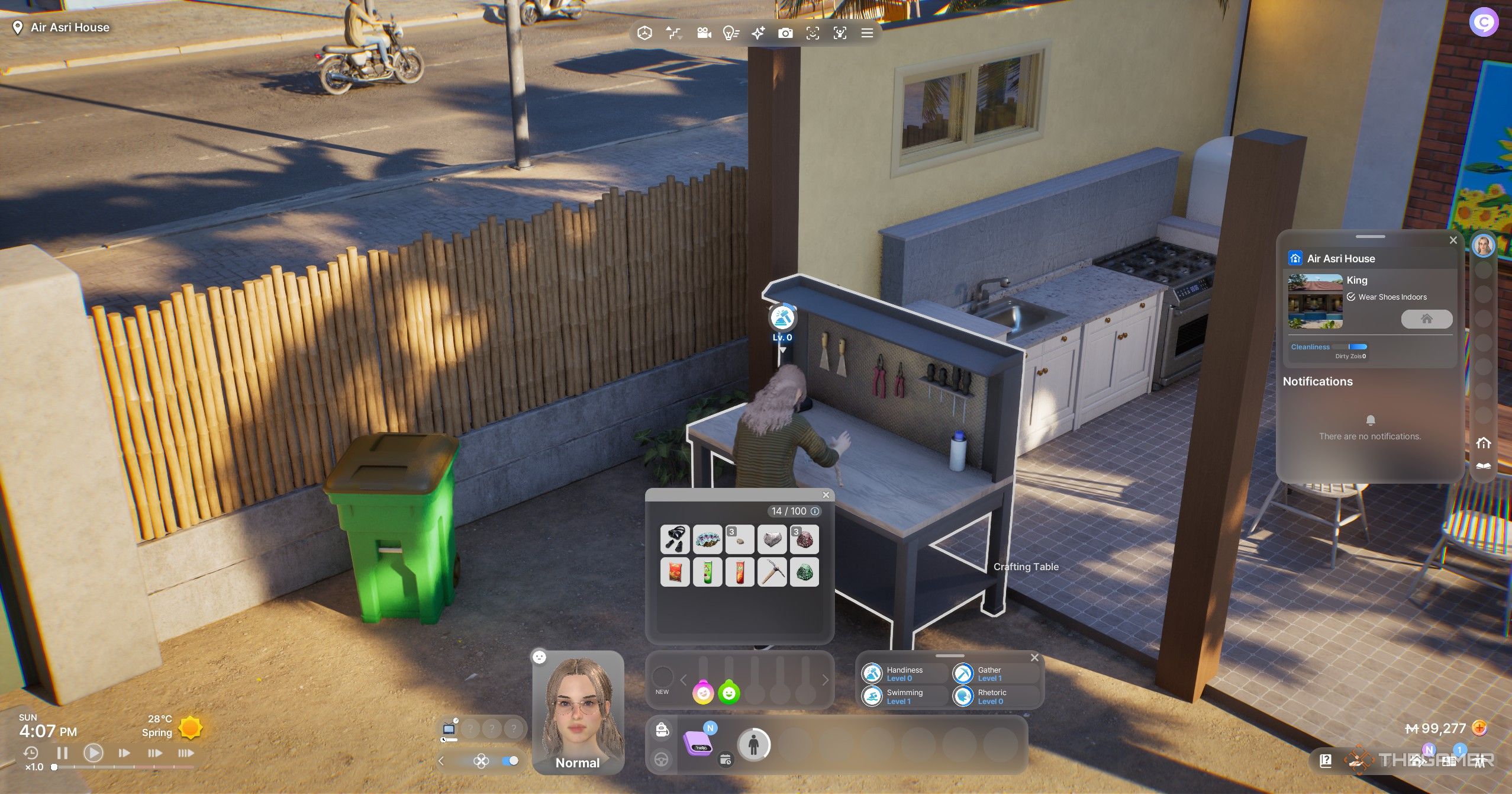1512x794 pixels.
Task: Click the character portrait labeled Normal
Action: (x=578, y=711)
